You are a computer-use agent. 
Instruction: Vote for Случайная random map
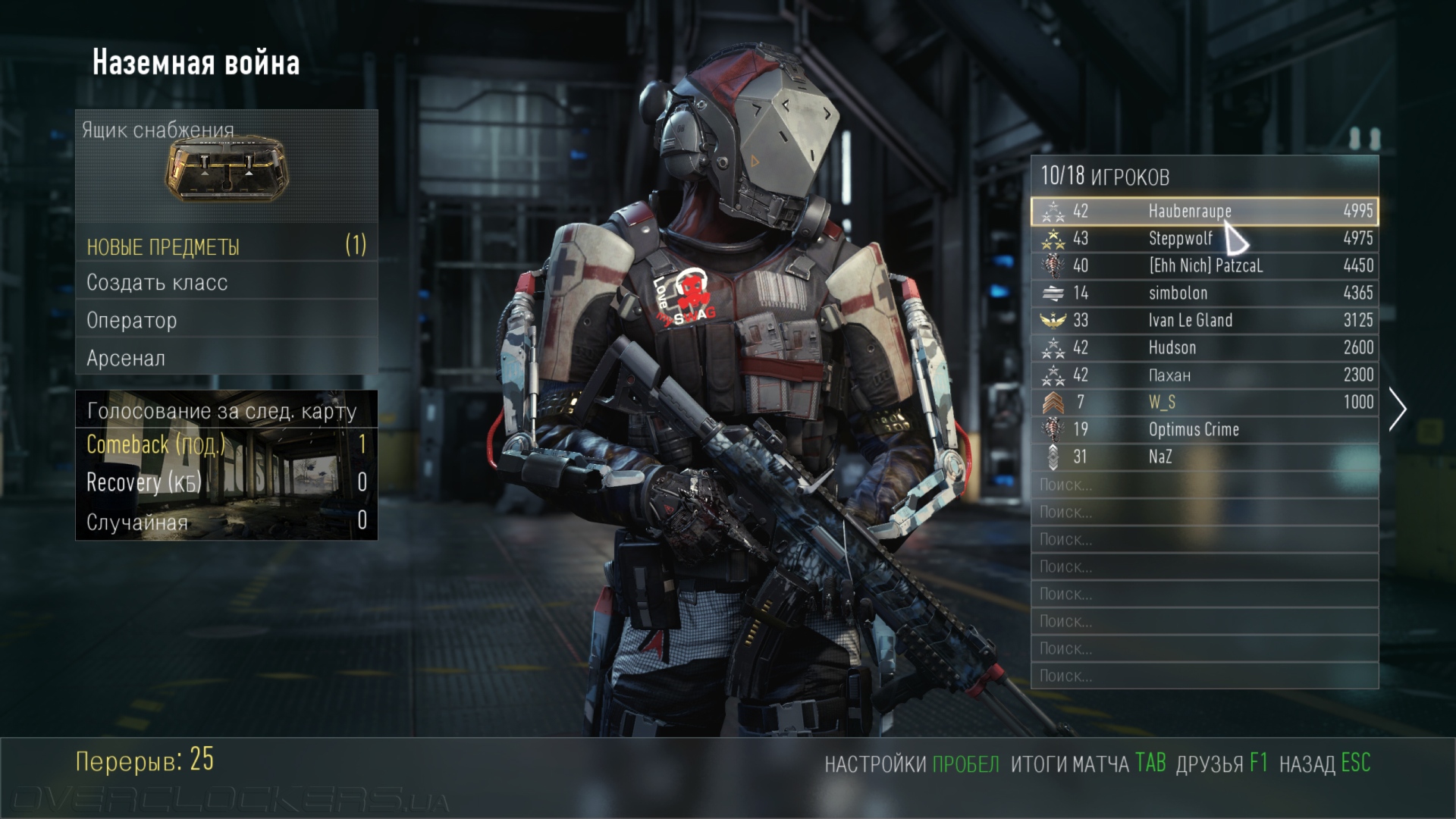point(227,522)
